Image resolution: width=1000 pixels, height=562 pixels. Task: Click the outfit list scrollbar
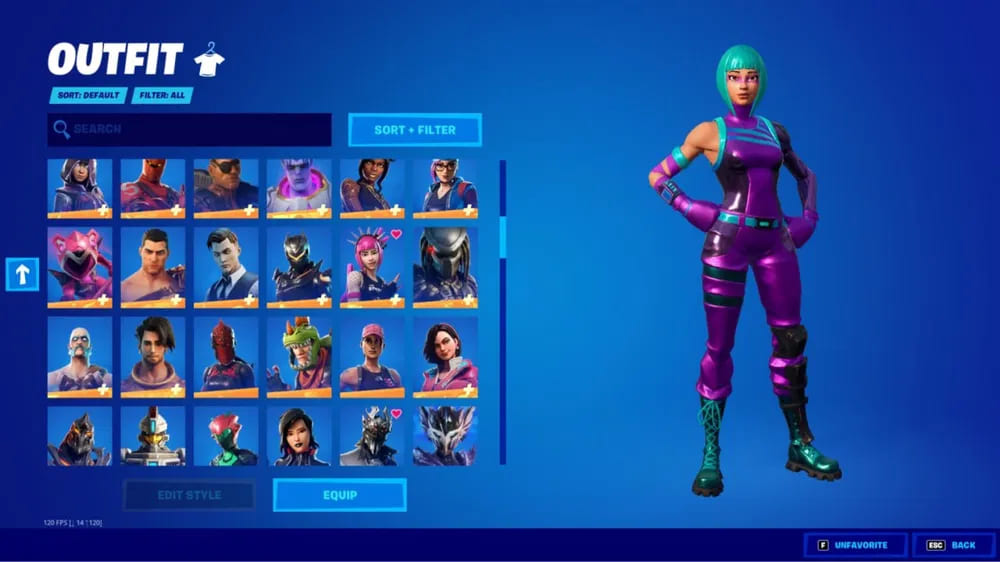tap(503, 240)
